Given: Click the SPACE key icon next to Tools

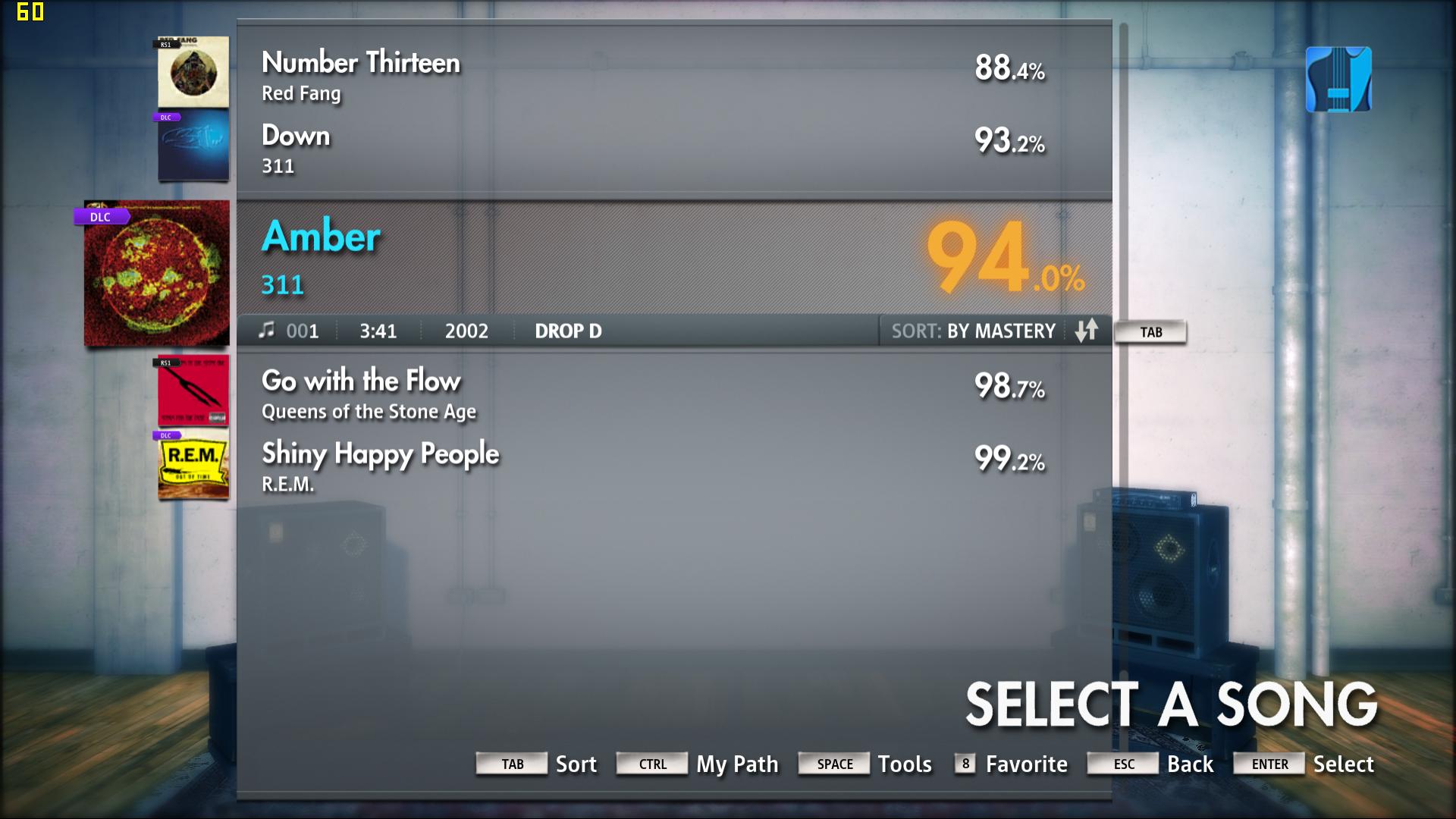Looking at the screenshot, I should [833, 764].
